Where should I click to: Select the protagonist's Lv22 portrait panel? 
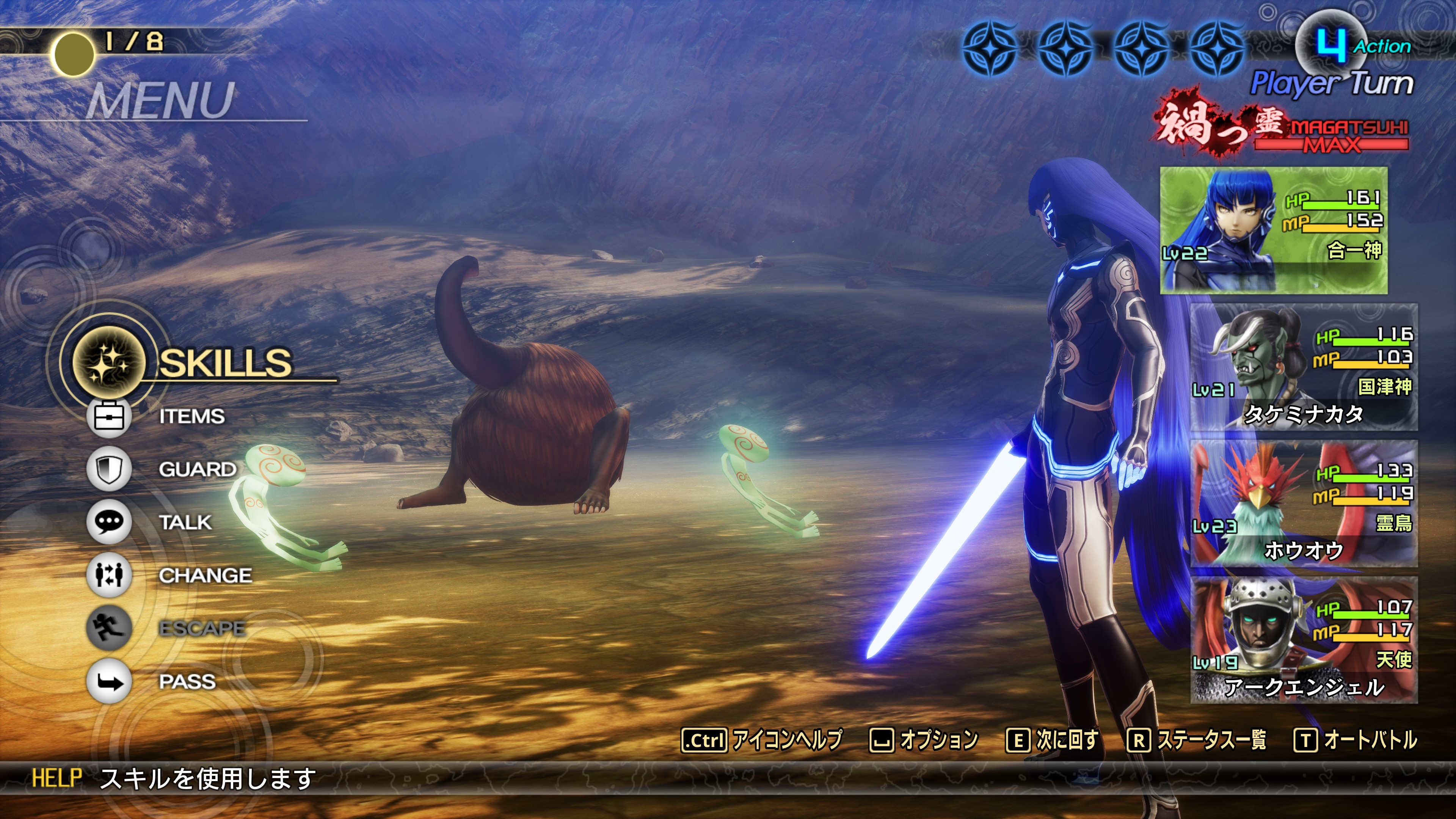pyautogui.click(x=1274, y=231)
